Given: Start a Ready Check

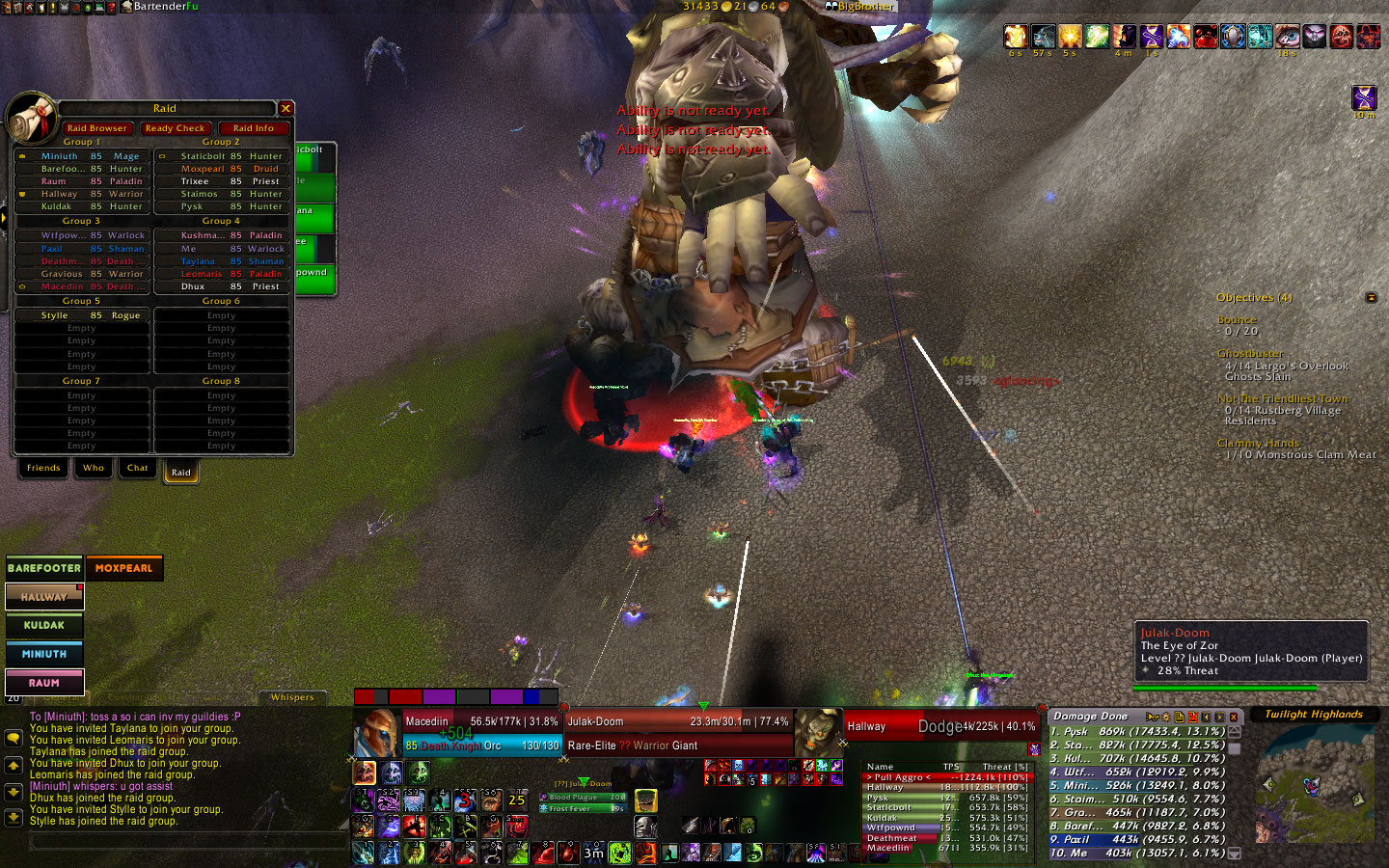Looking at the screenshot, I should 175,127.
